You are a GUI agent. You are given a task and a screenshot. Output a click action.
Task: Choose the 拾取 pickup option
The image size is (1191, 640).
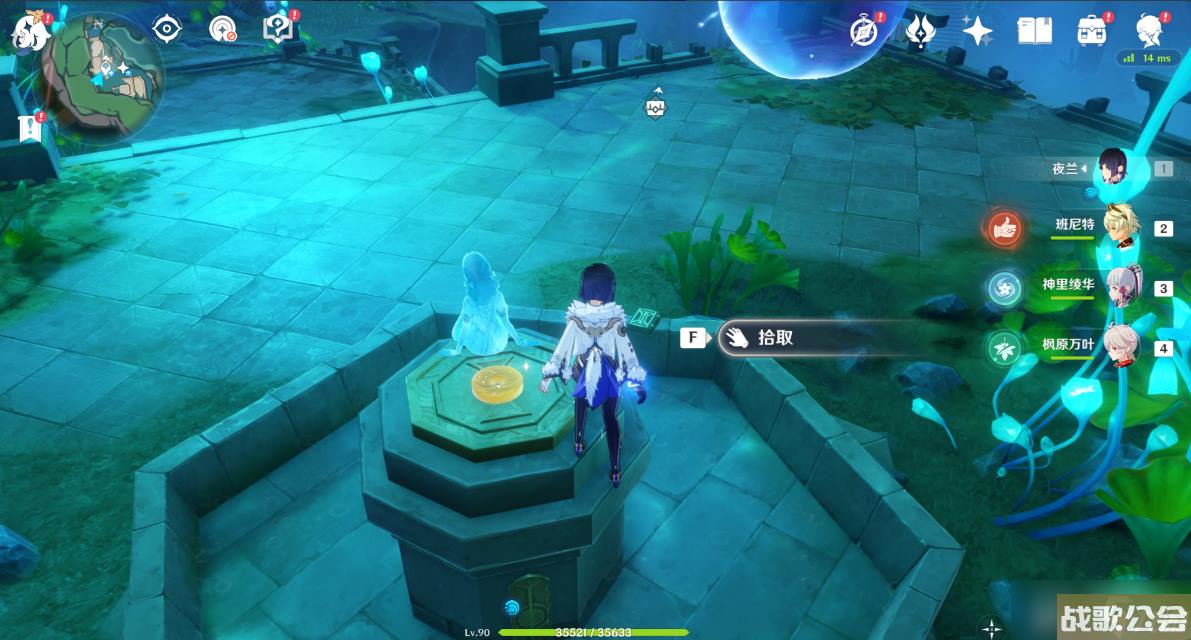(x=775, y=338)
